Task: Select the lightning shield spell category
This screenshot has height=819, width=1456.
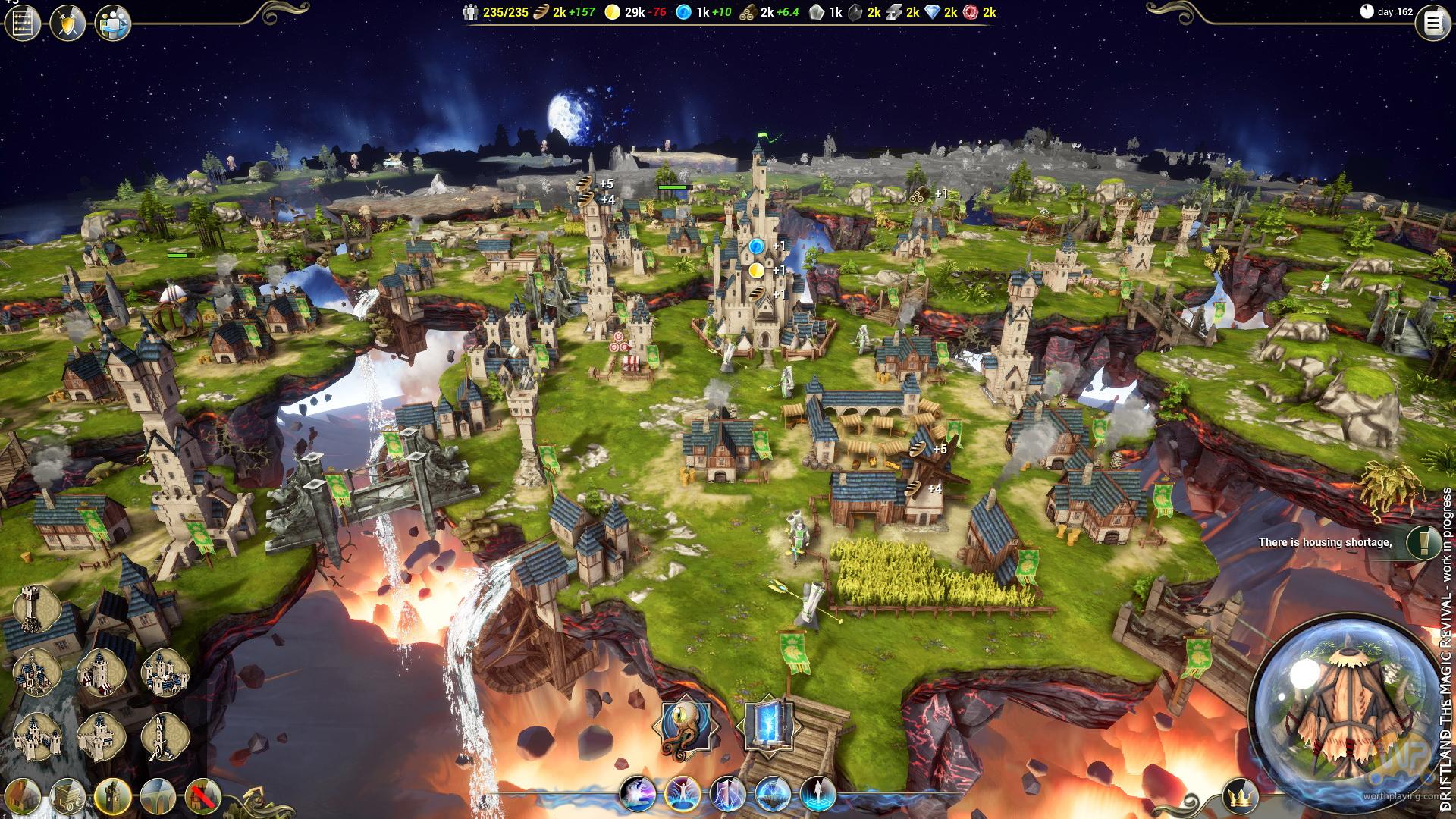Action: (x=727, y=795)
